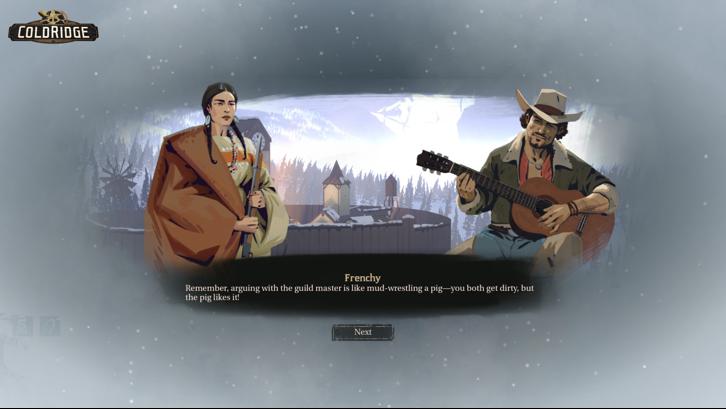This screenshot has width=726, height=409.
Task: Continue the dialogue with the Next button
Action: (x=363, y=332)
